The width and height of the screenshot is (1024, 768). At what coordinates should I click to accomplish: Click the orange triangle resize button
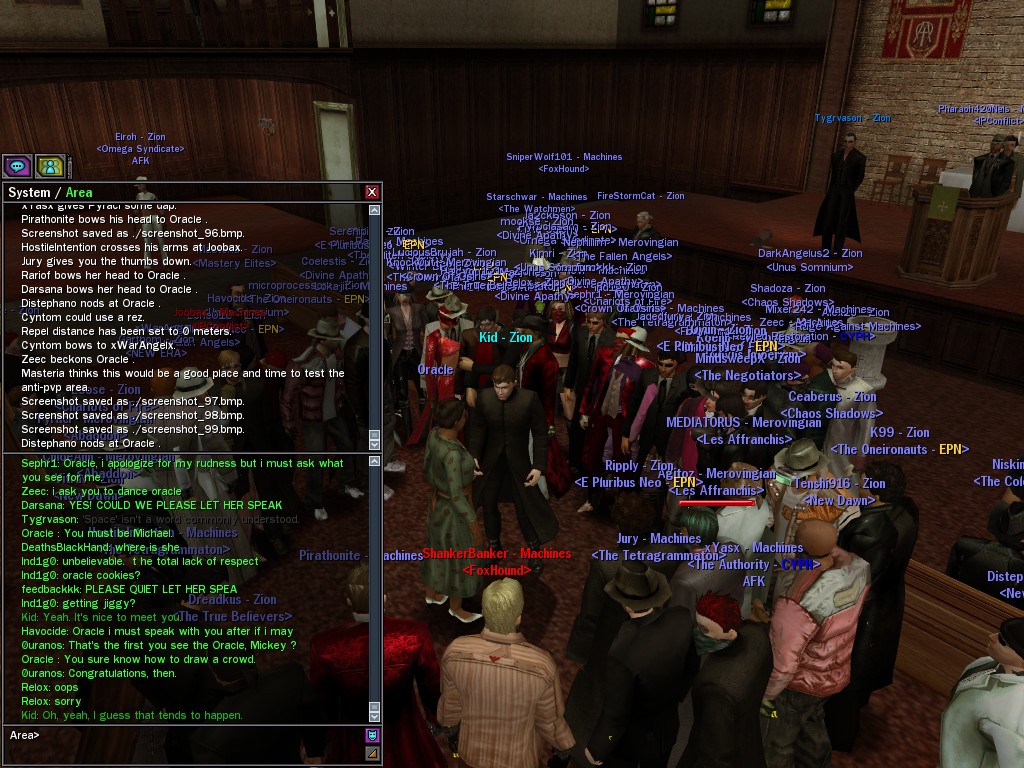[x=373, y=753]
